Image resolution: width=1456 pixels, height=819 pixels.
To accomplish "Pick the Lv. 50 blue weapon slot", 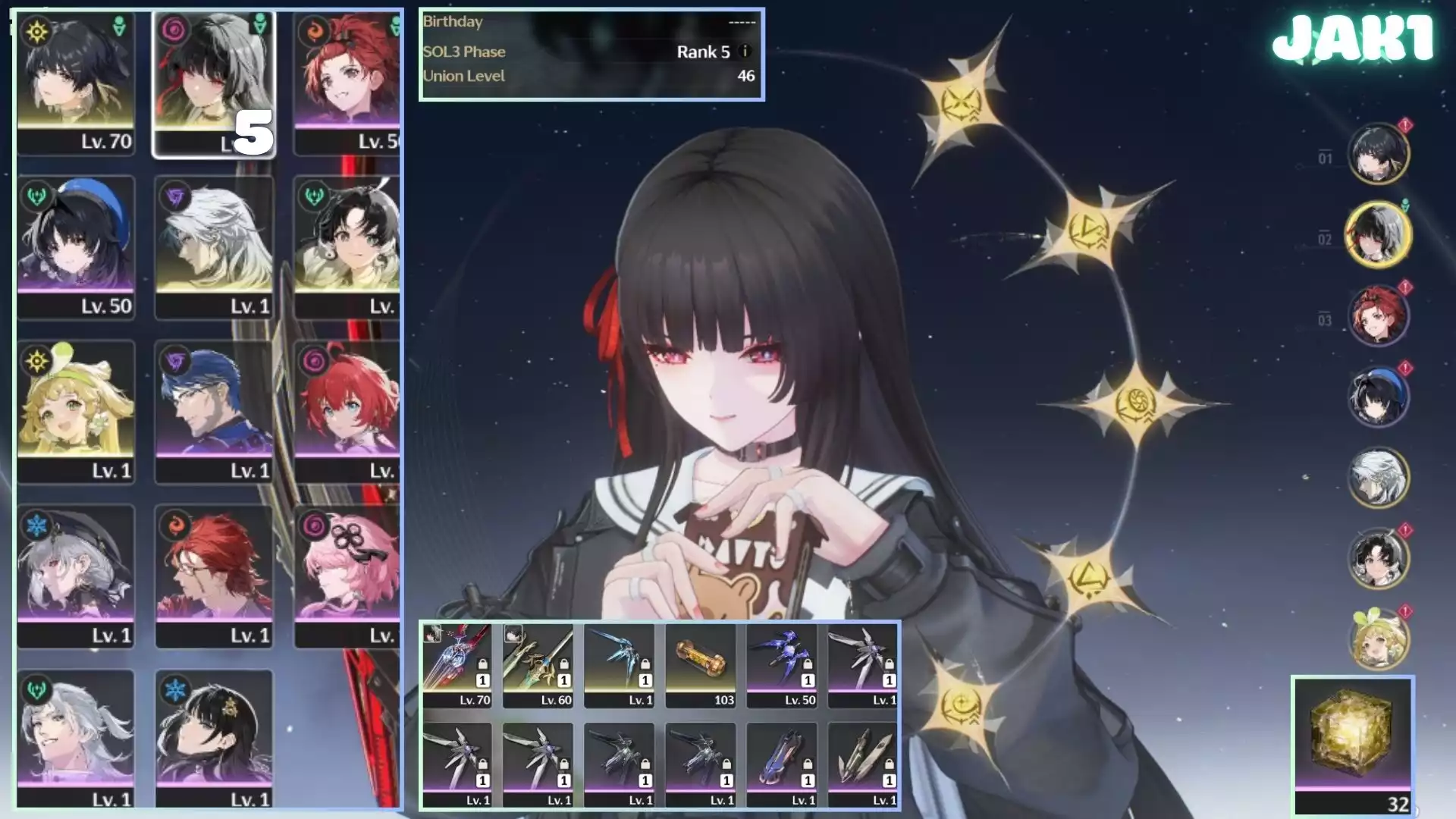I will (x=782, y=665).
